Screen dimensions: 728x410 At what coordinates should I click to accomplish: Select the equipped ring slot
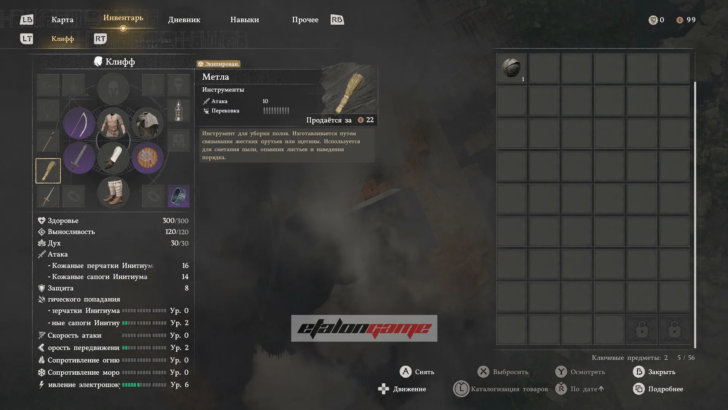coord(178,197)
